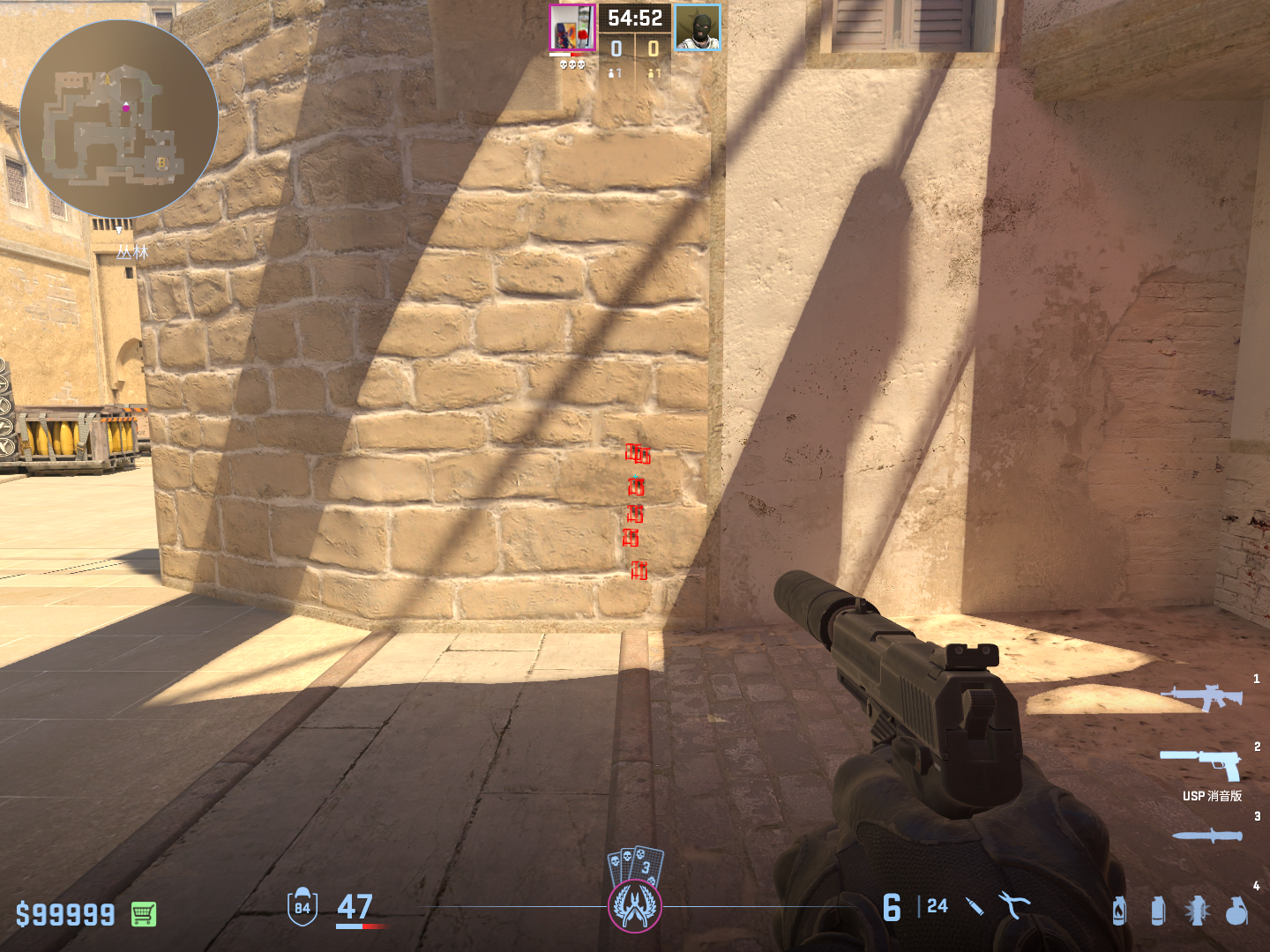The height and width of the screenshot is (952, 1270).
Task: Click the circular radar minimap
Action: pyautogui.click(x=119, y=119)
